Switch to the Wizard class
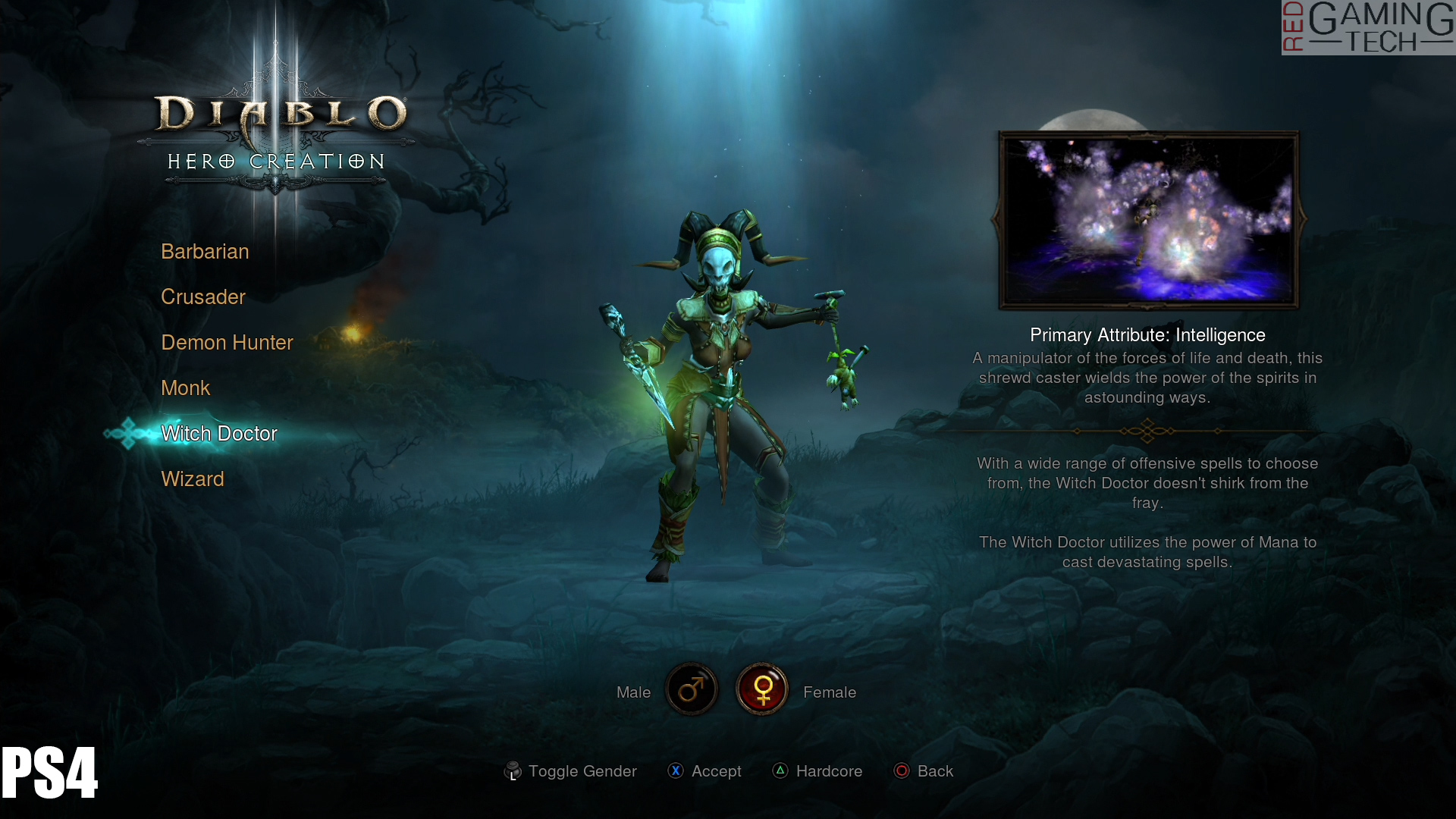 pyautogui.click(x=193, y=479)
